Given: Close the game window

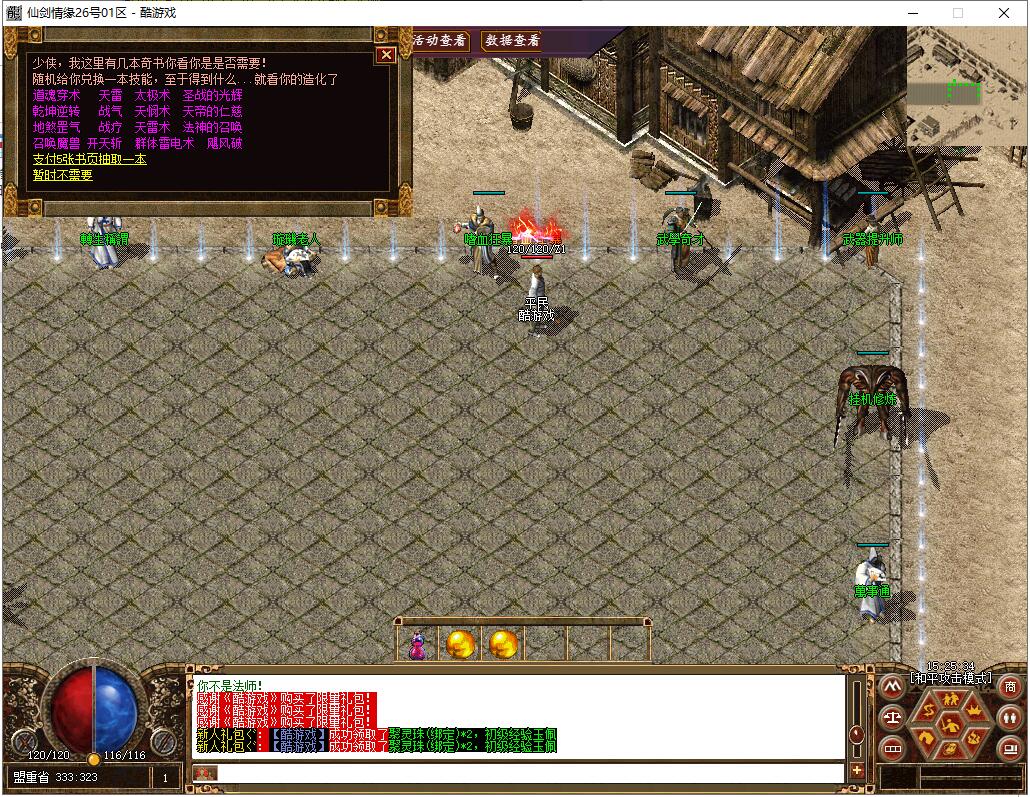Looking at the screenshot, I should pos(1004,13).
